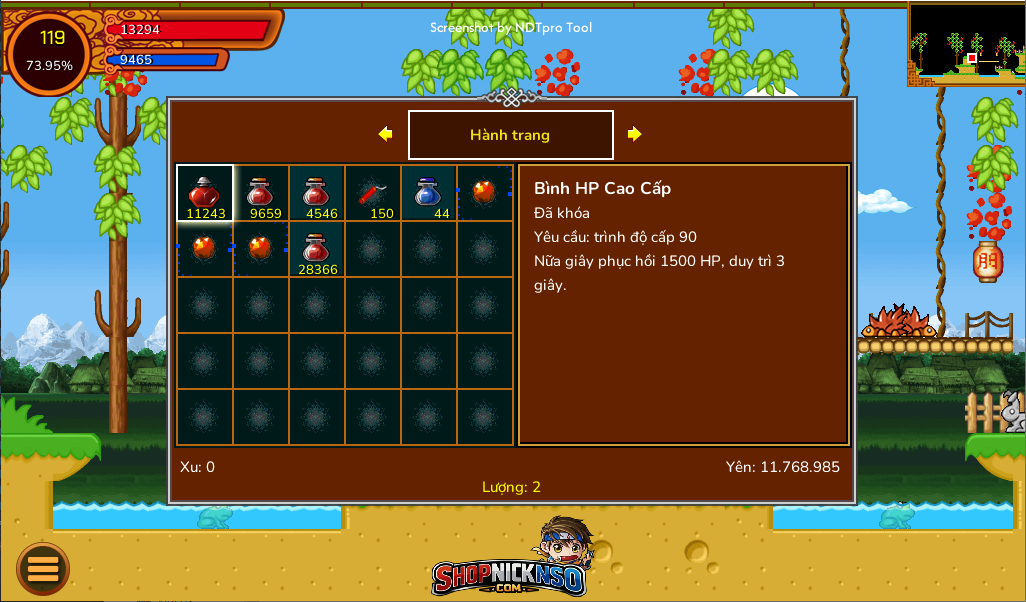Open the minimap
This screenshot has height=602, width=1026.
966,44
